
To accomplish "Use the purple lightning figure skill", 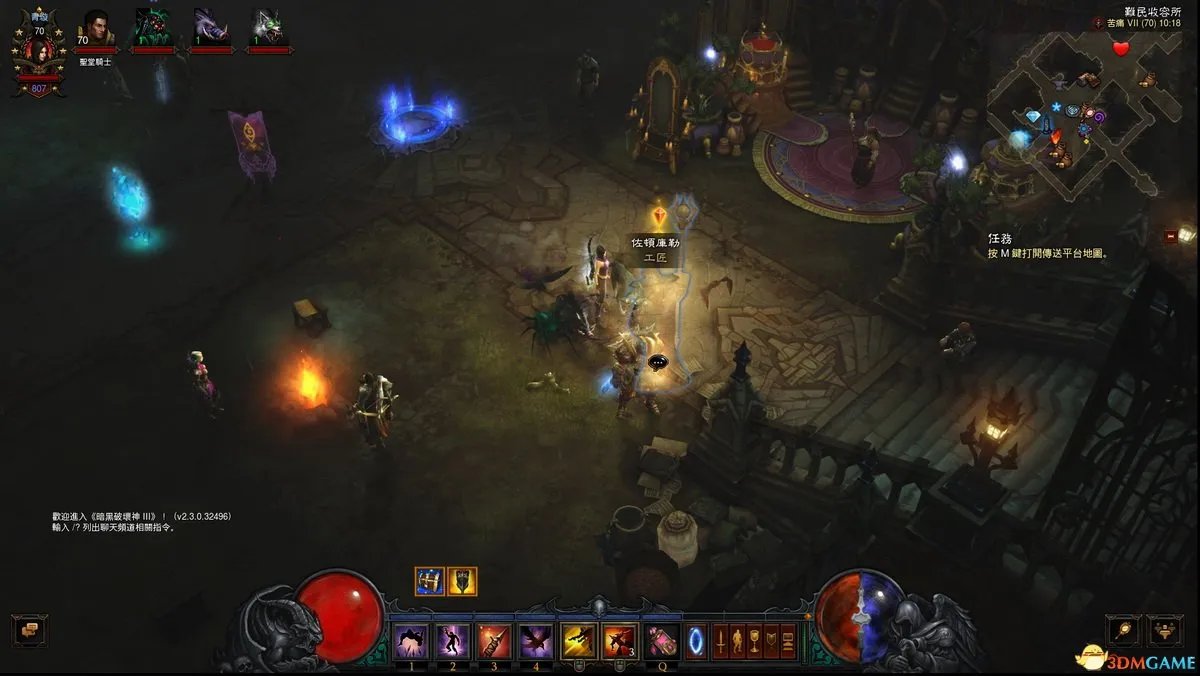I will (x=453, y=640).
